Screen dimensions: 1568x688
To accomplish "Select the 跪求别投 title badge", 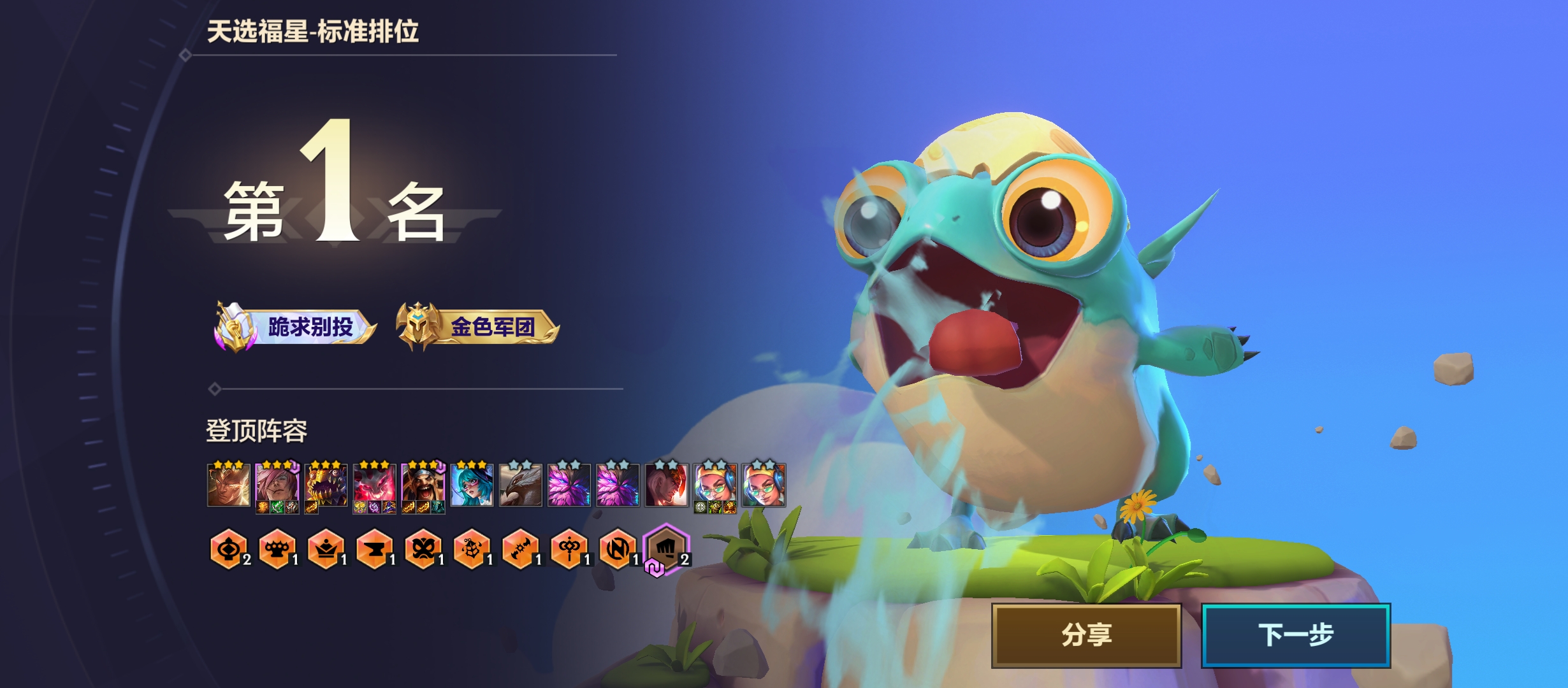I will coord(296,327).
